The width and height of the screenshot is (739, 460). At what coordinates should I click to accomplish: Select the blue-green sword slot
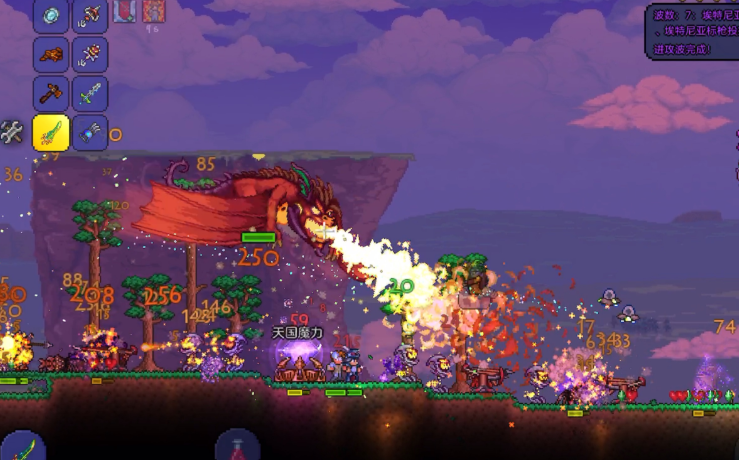point(90,94)
